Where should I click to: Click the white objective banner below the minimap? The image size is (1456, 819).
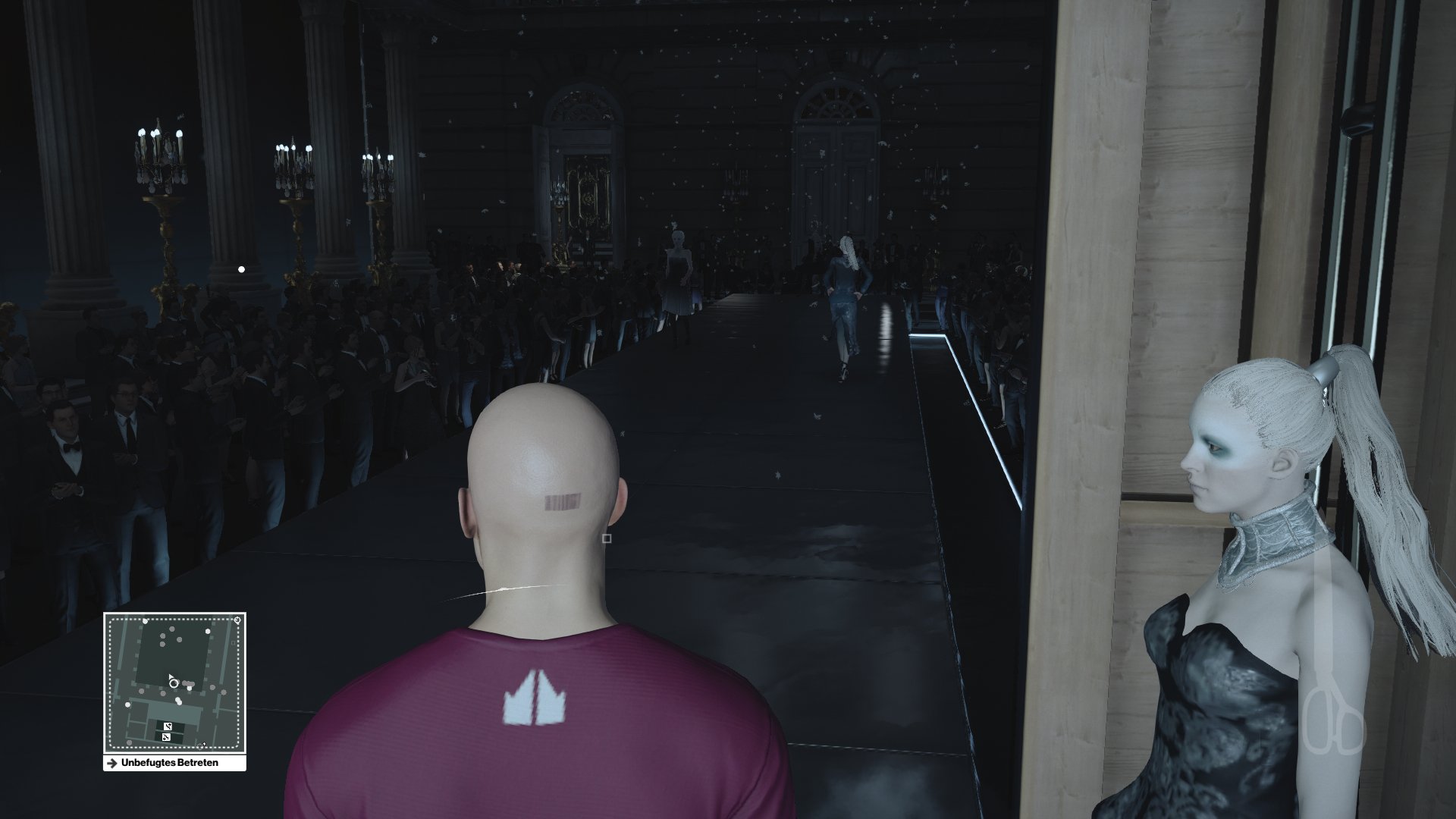click(174, 762)
